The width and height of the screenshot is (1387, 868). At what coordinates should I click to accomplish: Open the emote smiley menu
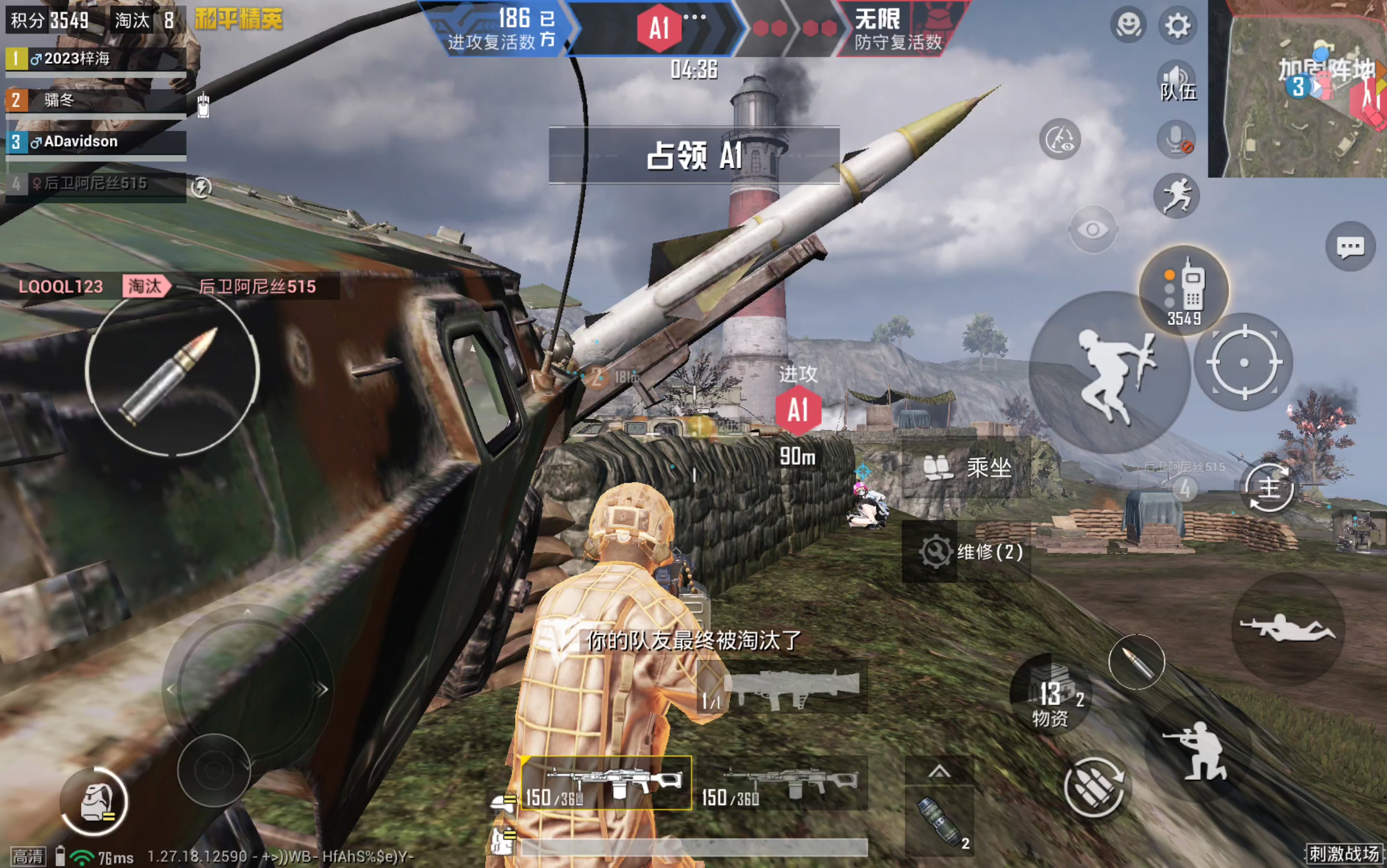(1128, 26)
